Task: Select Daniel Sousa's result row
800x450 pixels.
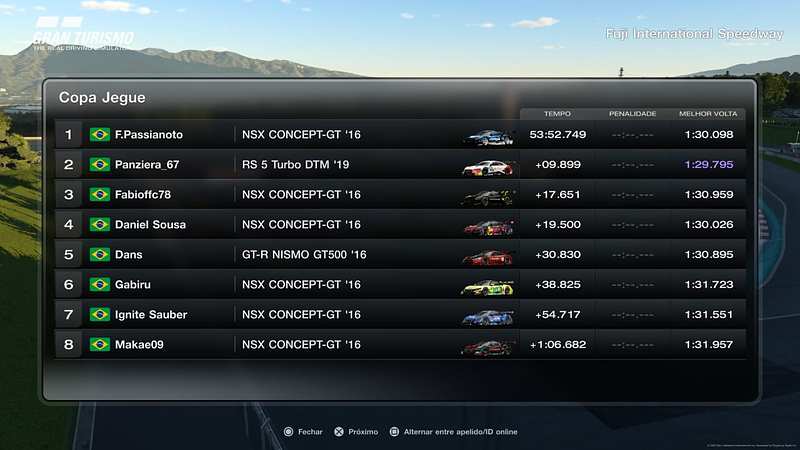Action: 400,224
